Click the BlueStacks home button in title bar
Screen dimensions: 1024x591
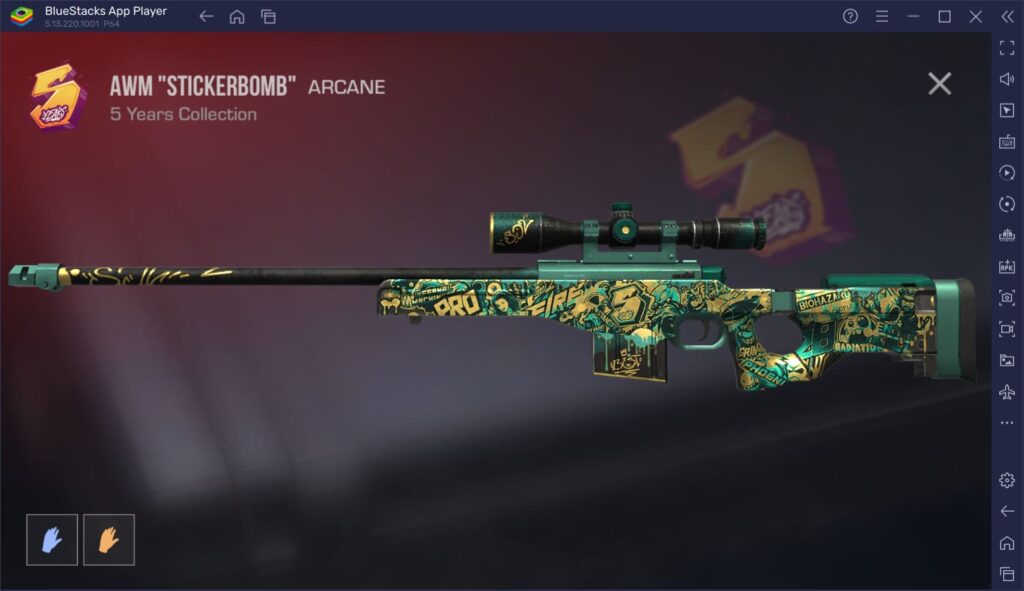(237, 16)
